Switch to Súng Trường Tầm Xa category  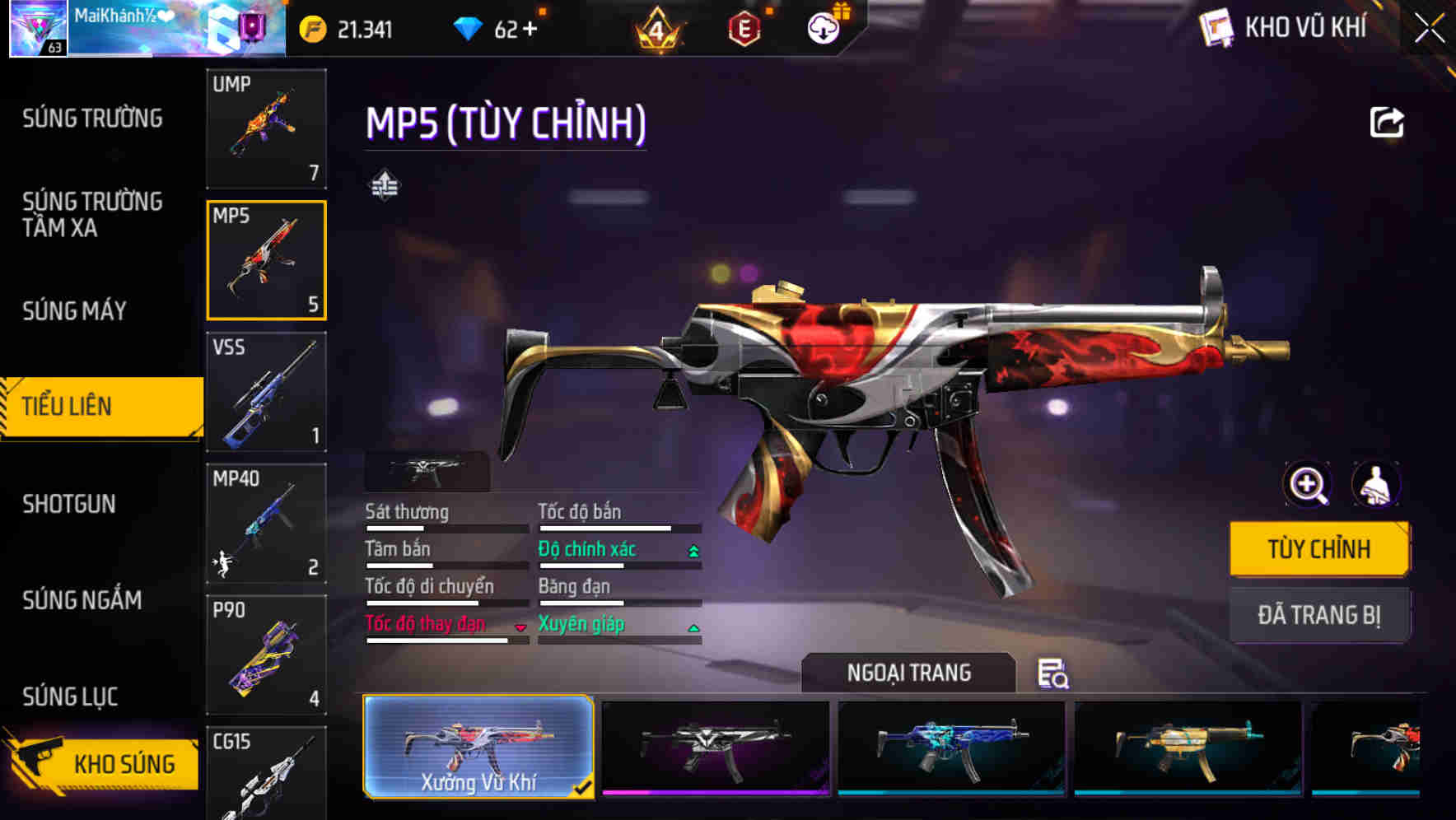(92, 214)
